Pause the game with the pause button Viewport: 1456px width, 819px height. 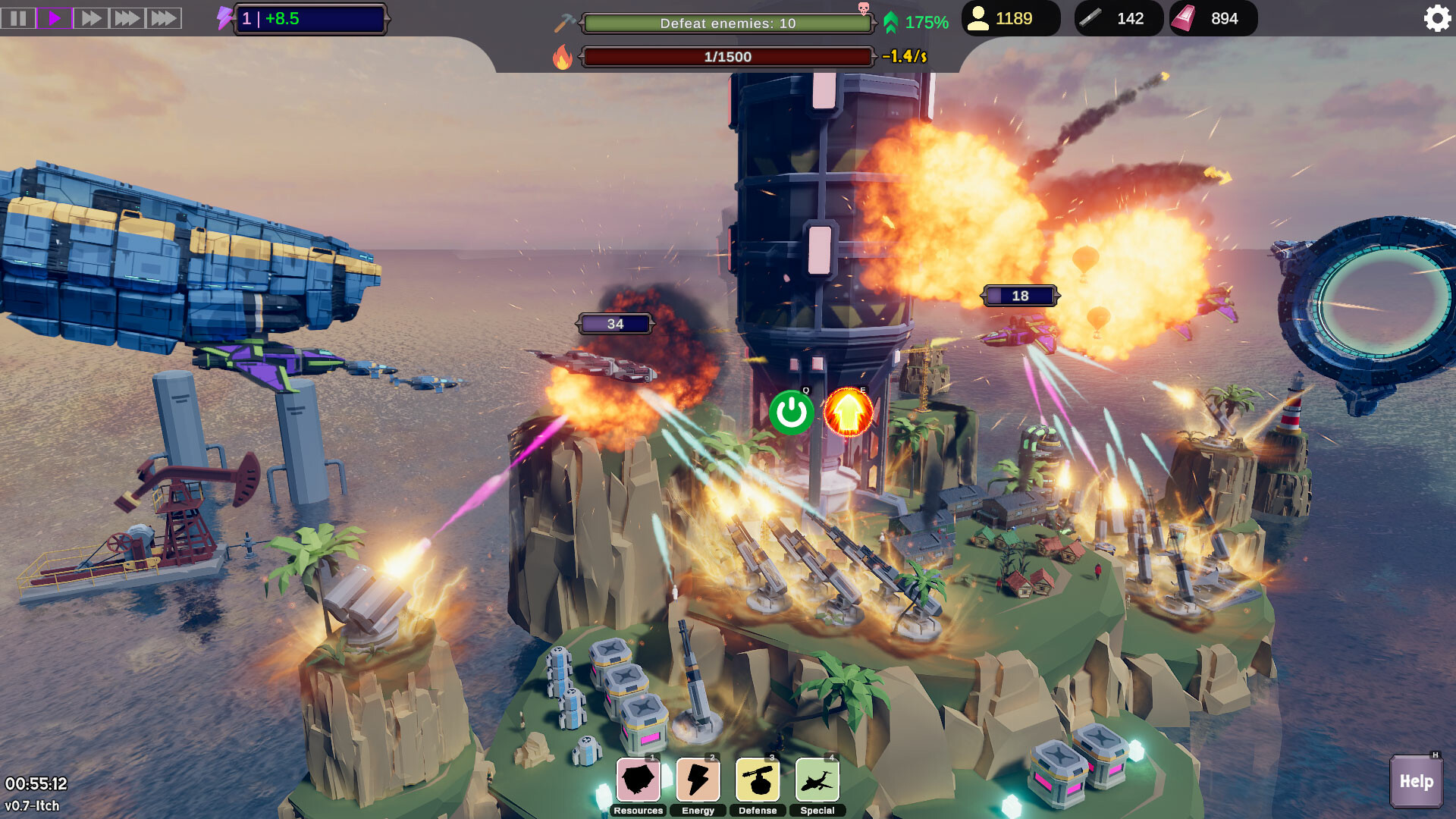pos(18,18)
